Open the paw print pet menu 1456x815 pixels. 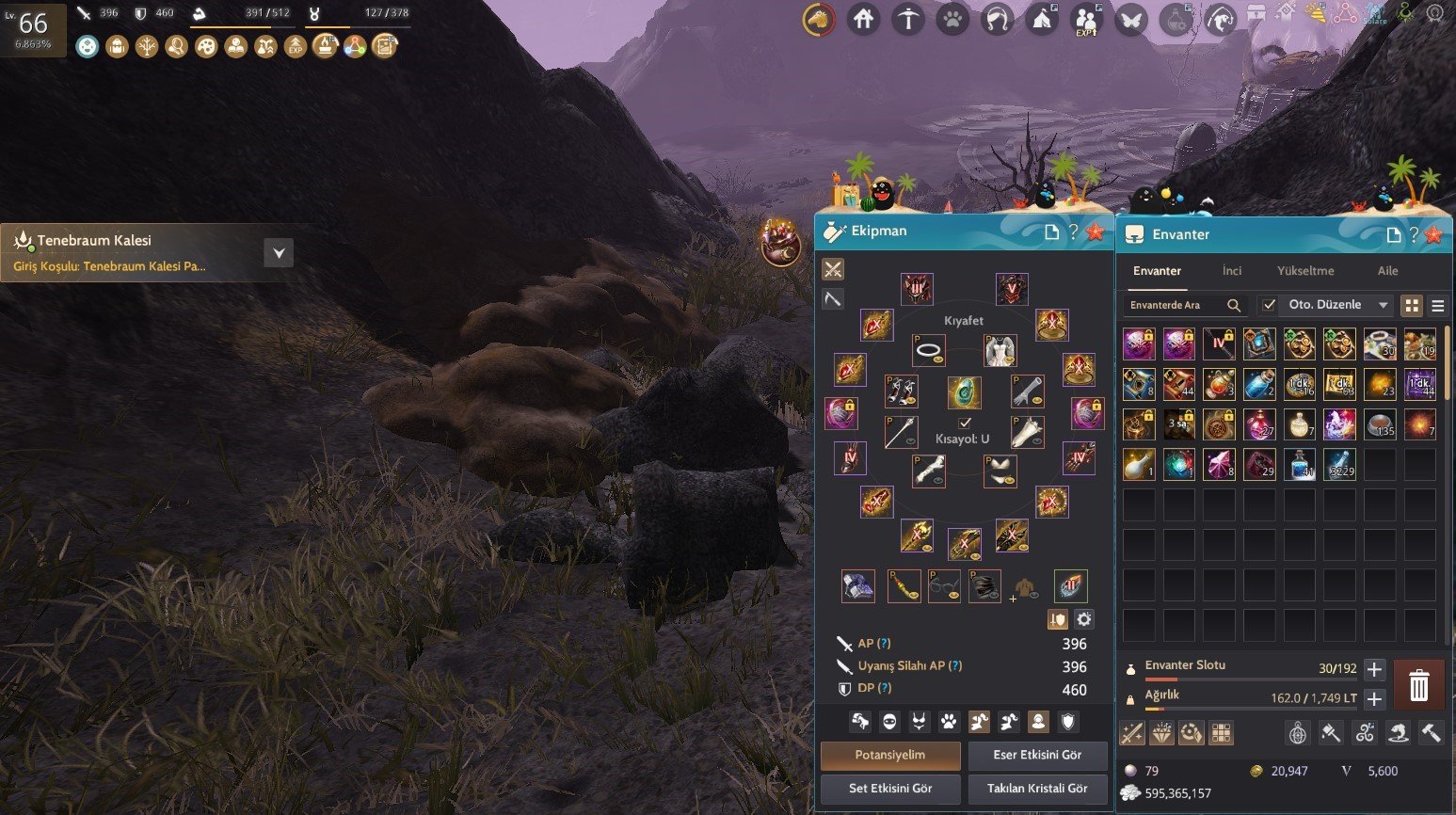pyautogui.click(x=952, y=19)
